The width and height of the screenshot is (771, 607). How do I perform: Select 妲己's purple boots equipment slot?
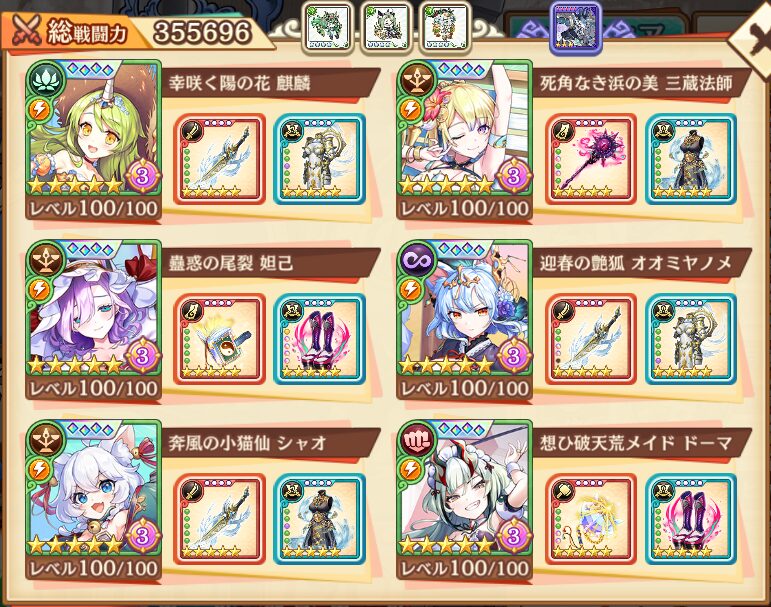point(319,339)
